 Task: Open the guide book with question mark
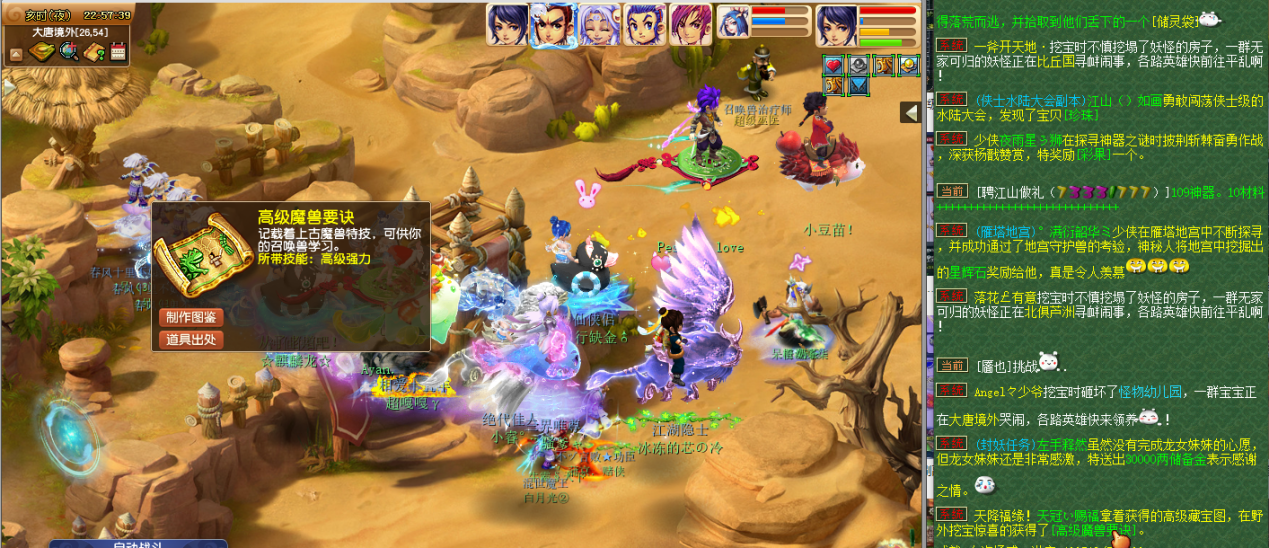95,51
